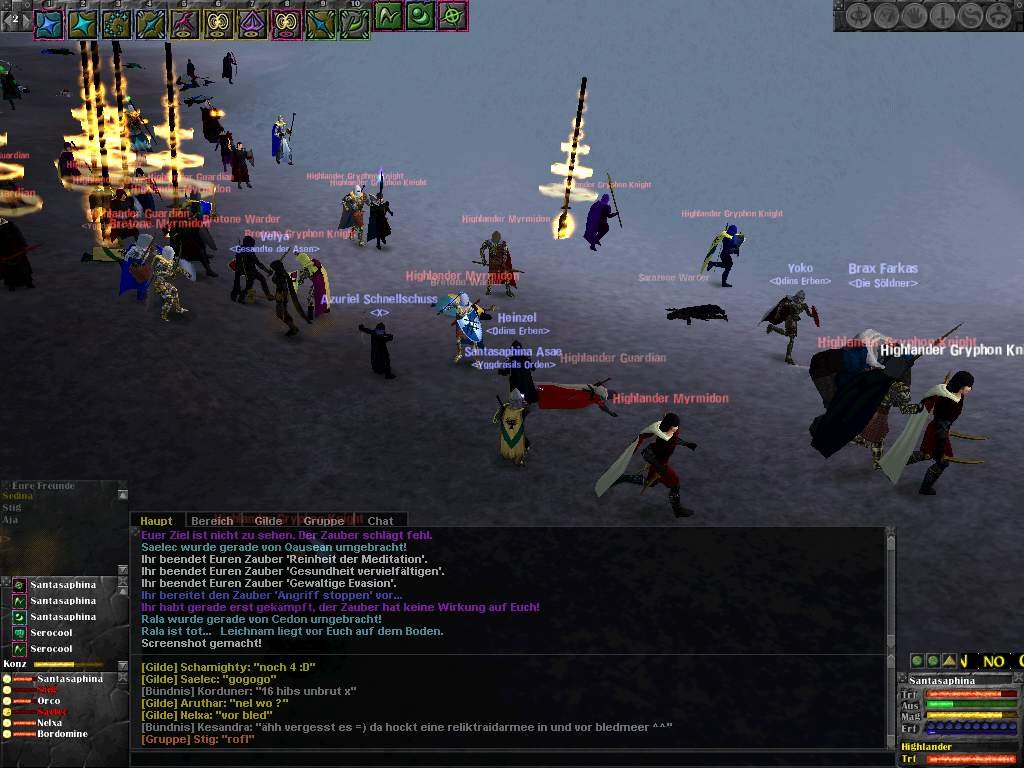Switch to the tab labeled Chat
The image size is (1024, 768).
pyautogui.click(x=380, y=521)
